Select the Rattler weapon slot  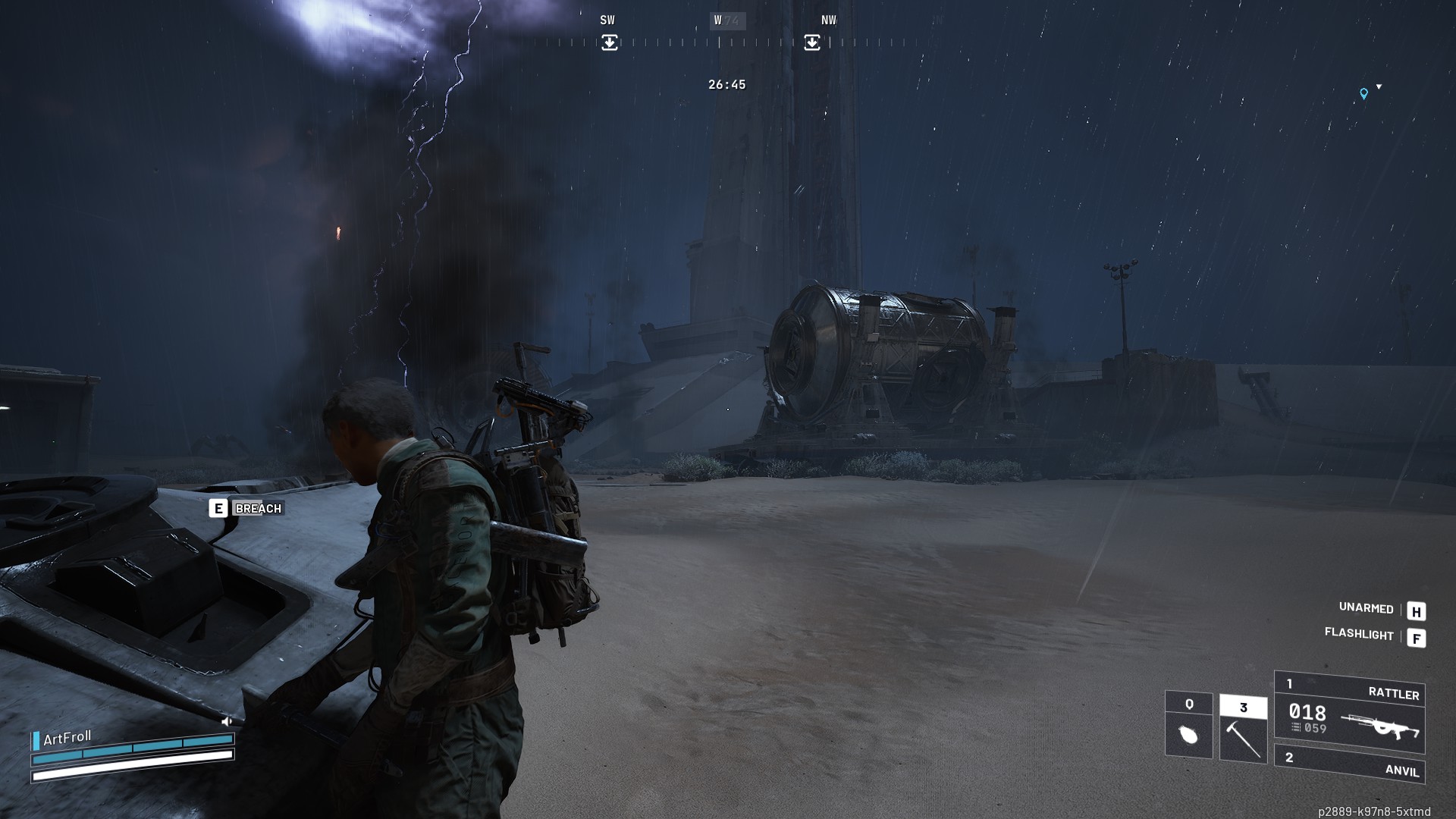pyautogui.click(x=1350, y=711)
